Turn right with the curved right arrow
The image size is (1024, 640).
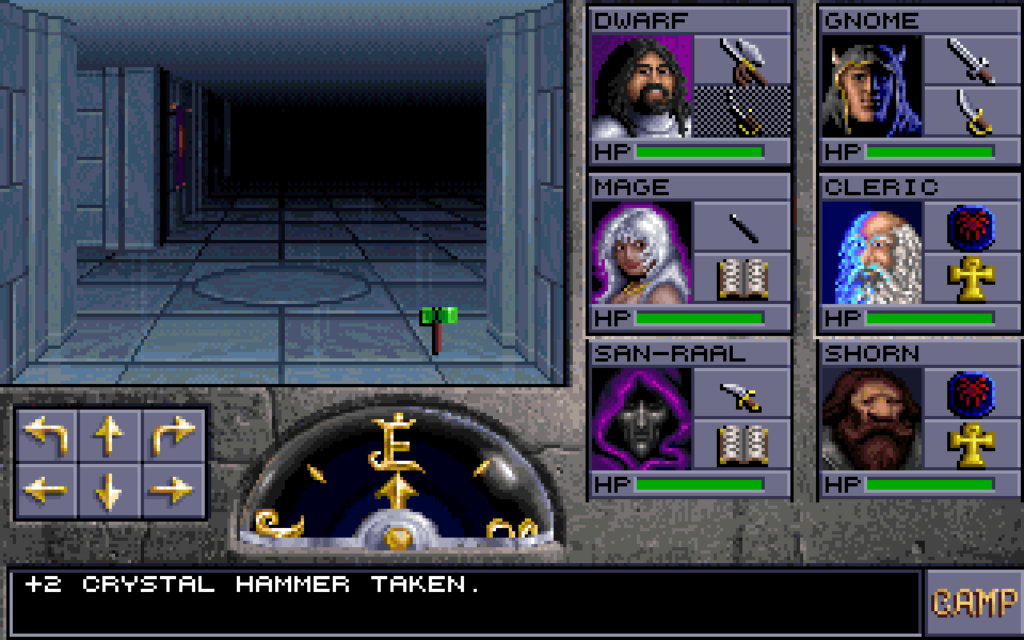172,436
